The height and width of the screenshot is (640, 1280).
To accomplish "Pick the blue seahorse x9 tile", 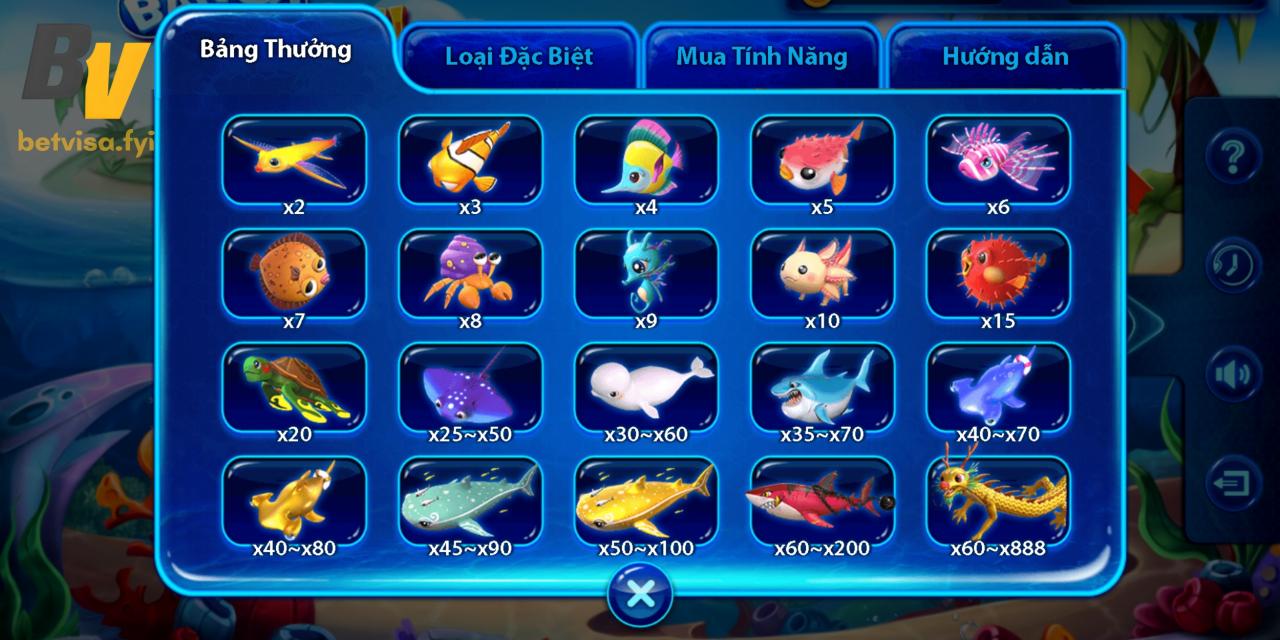I will [x=646, y=273].
